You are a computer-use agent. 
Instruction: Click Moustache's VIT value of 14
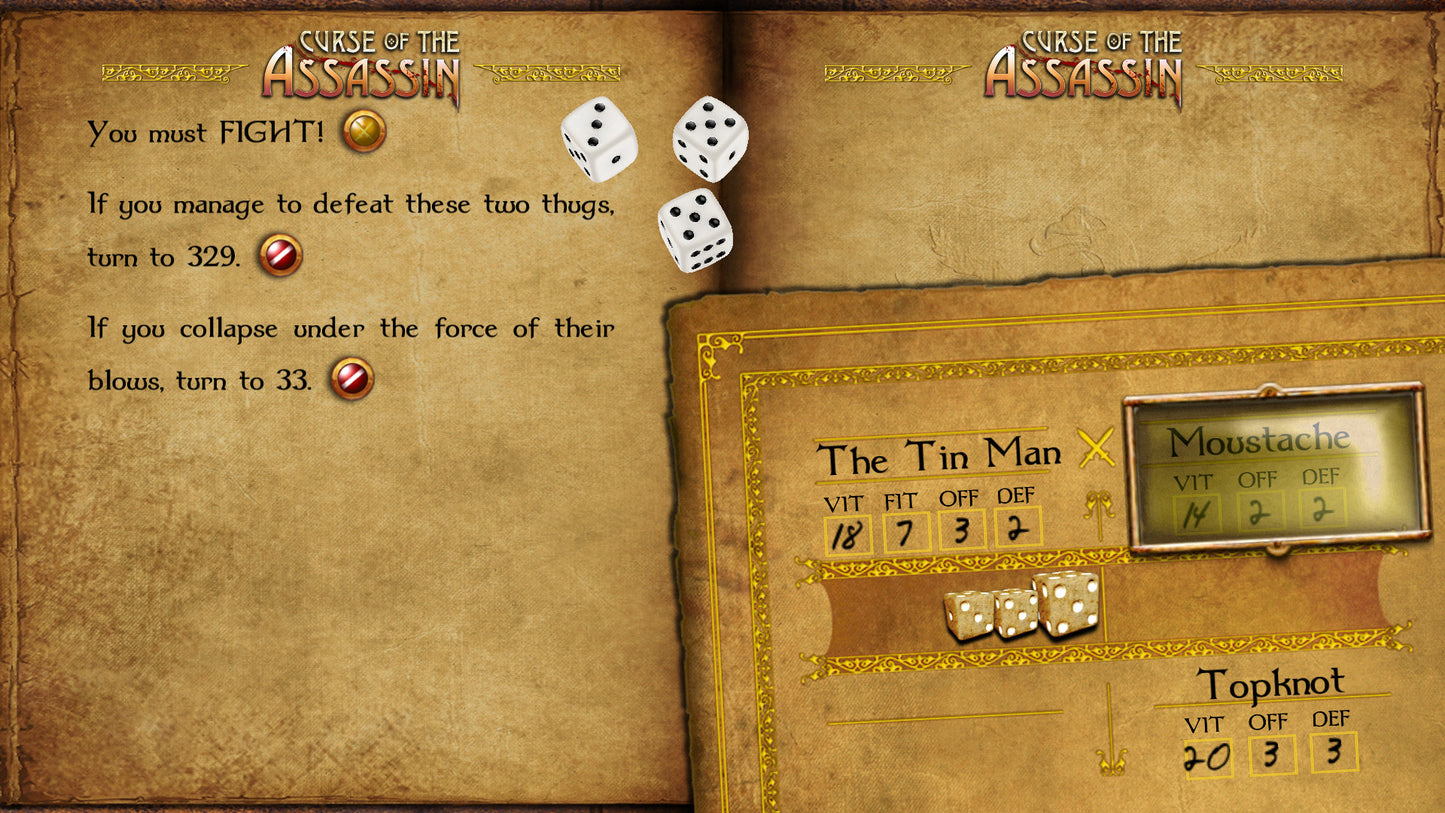1196,513
